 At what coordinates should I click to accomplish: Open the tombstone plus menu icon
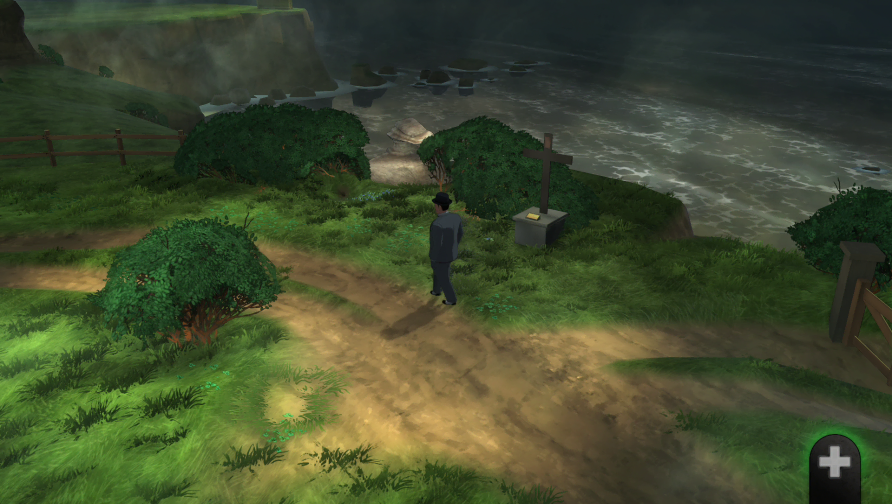(x=835, y=465)
